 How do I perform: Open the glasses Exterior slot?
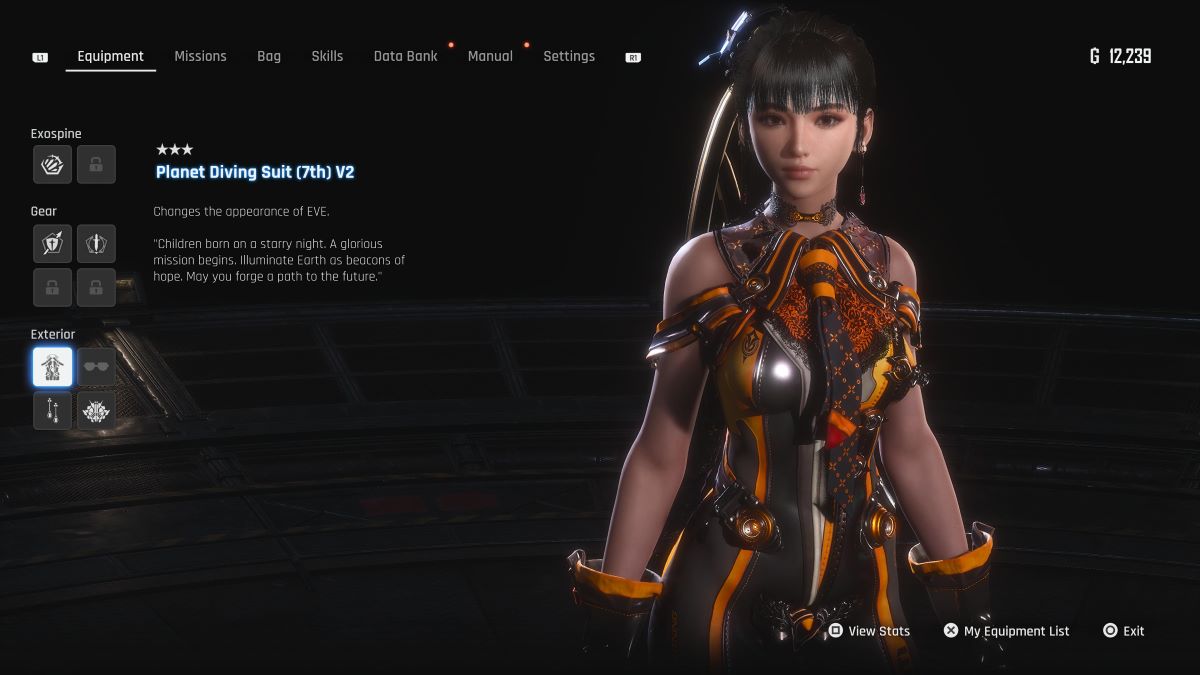coord(96,367)
